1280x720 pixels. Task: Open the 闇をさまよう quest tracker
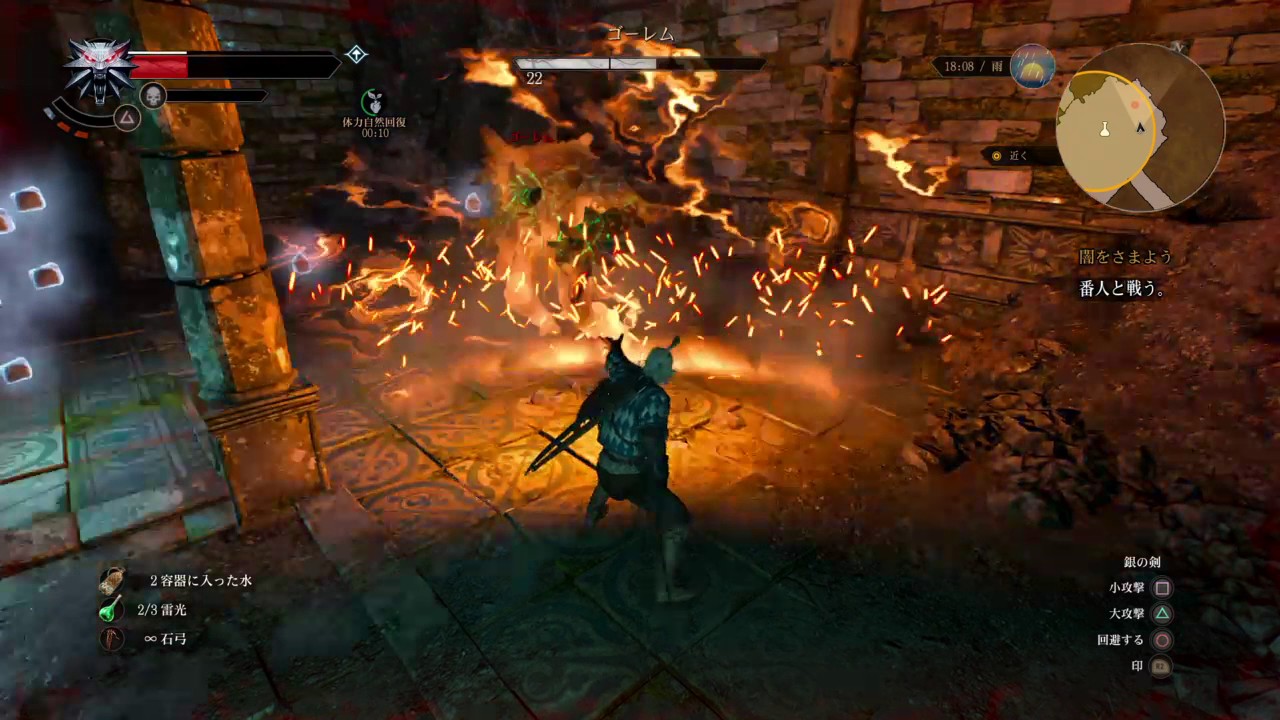(1125, 258)
